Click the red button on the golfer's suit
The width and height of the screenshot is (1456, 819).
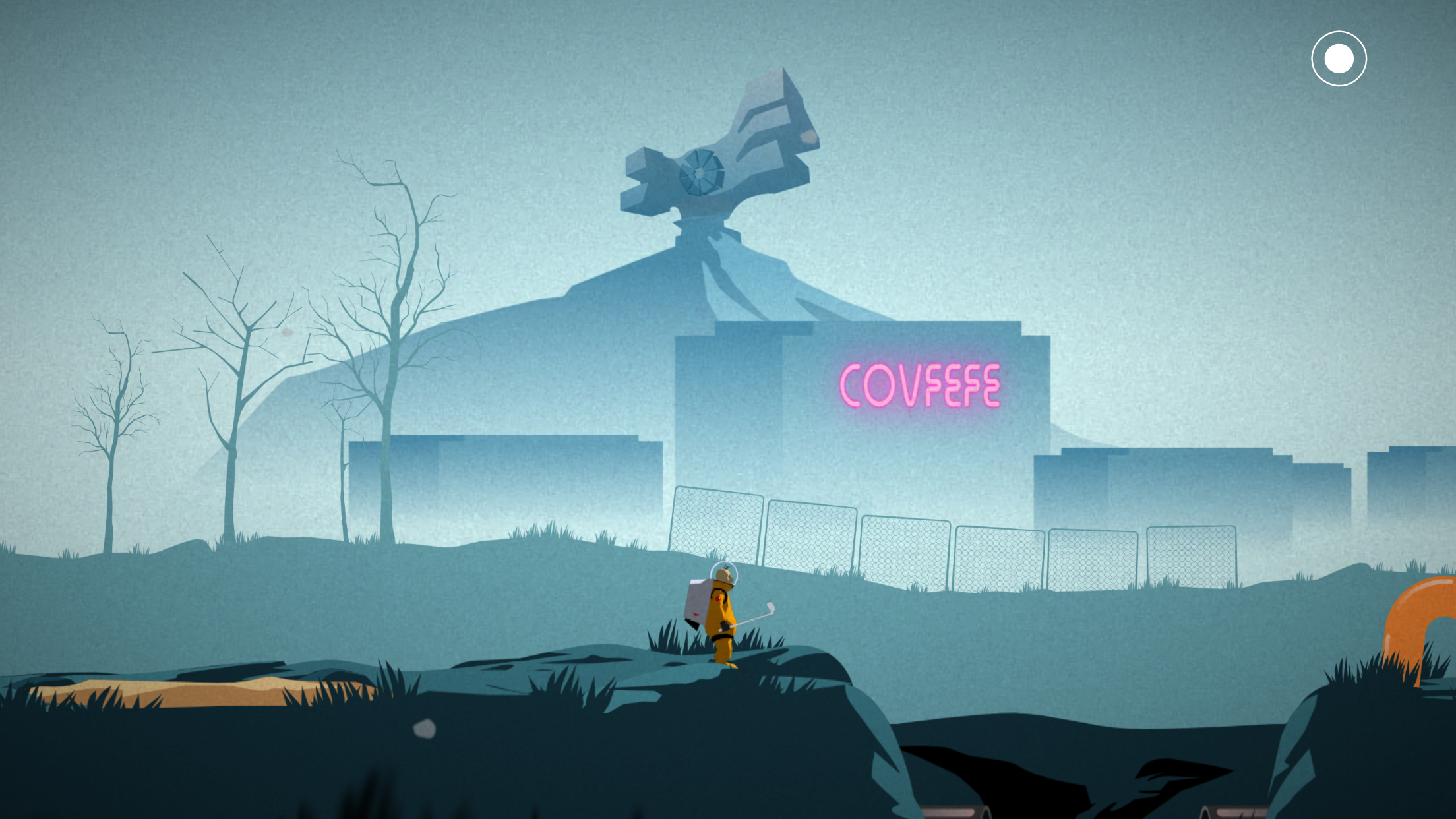718,599
